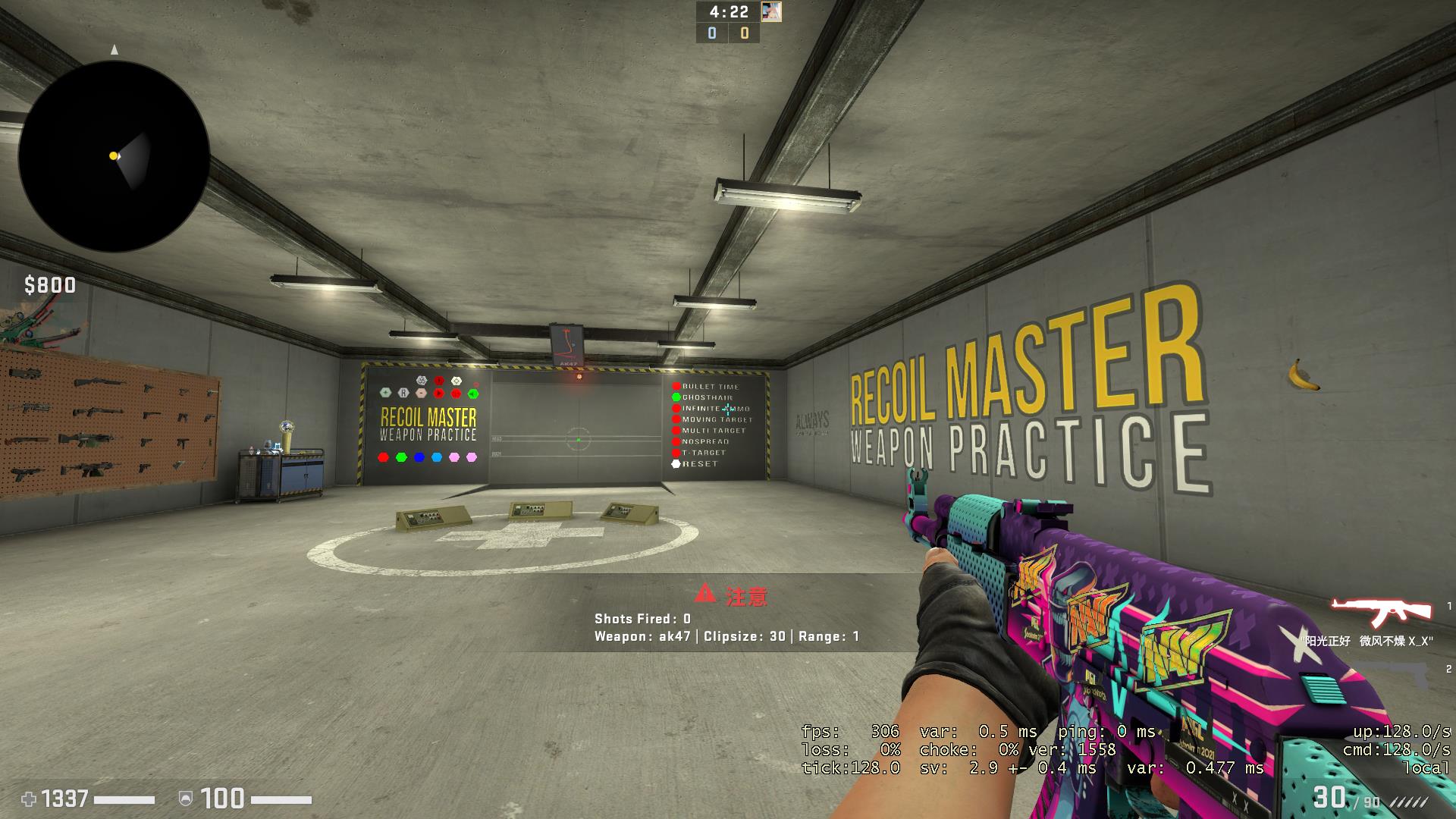Viewport: 1456px width, 819px height.
Task: Select the blue crosshair color swatch
Action: click(x=419, y=457)
